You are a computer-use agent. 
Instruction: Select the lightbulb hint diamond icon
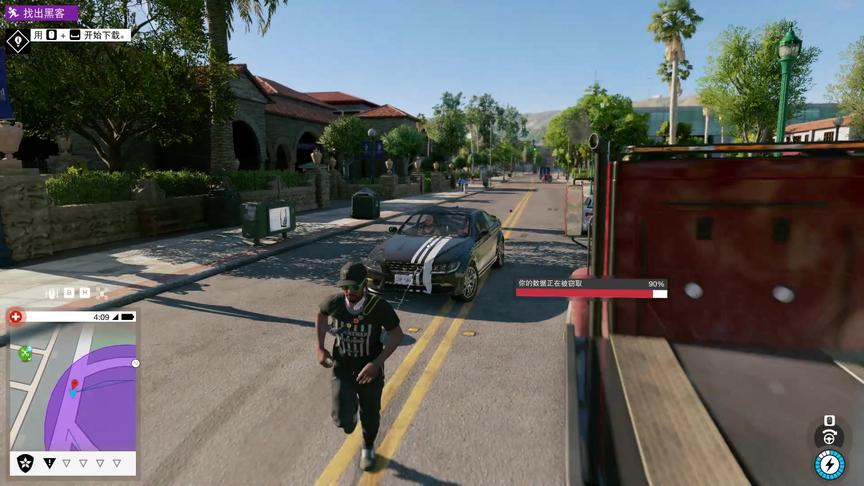(17, 41)
